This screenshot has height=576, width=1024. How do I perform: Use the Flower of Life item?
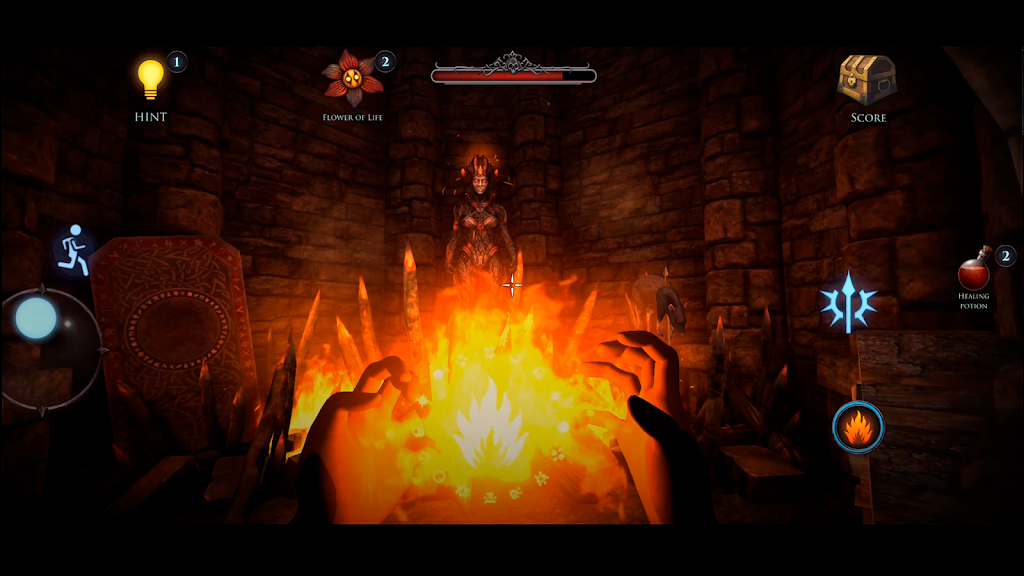pos(352,79)
